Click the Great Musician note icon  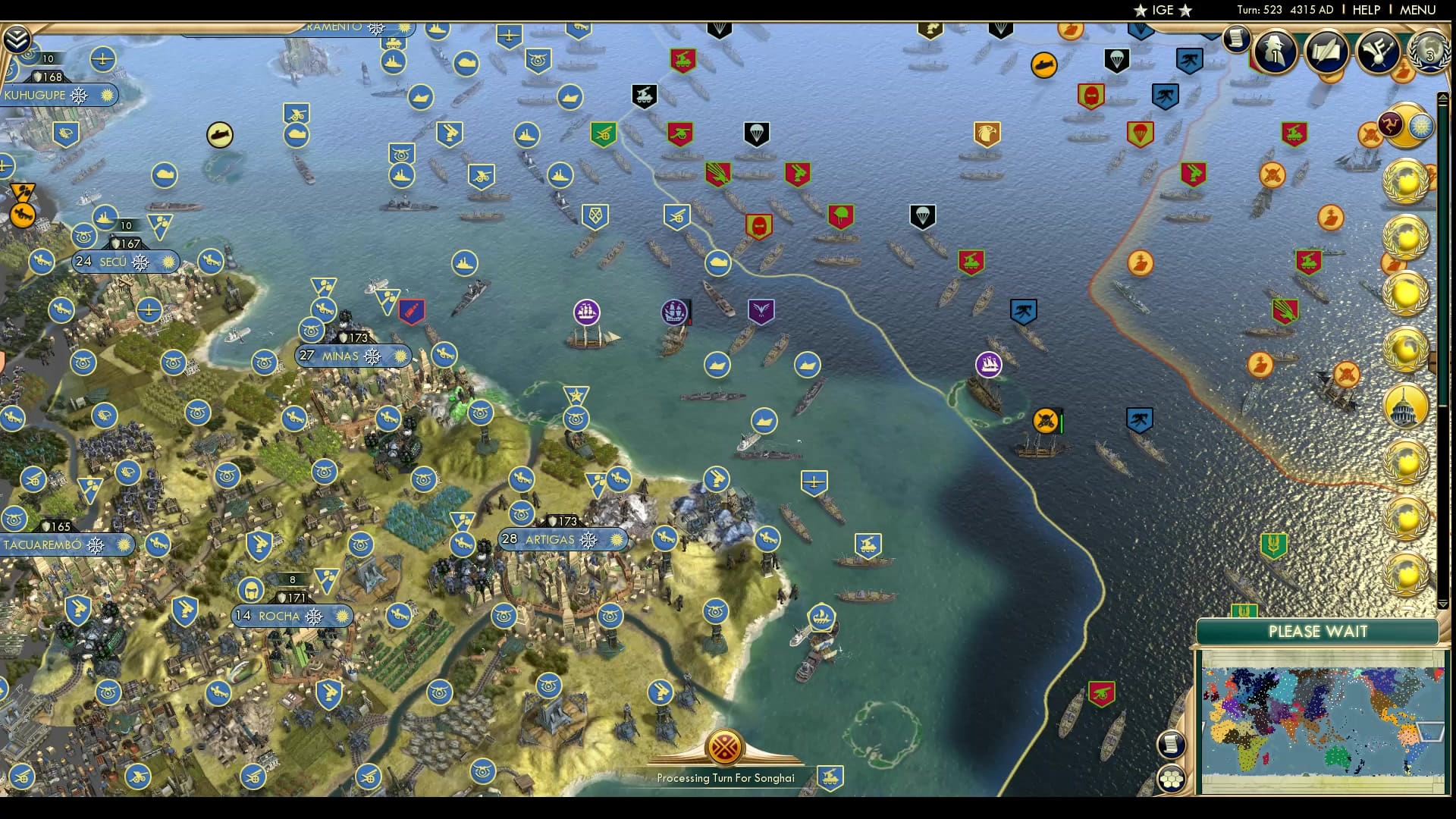[x=1379, y=53]
